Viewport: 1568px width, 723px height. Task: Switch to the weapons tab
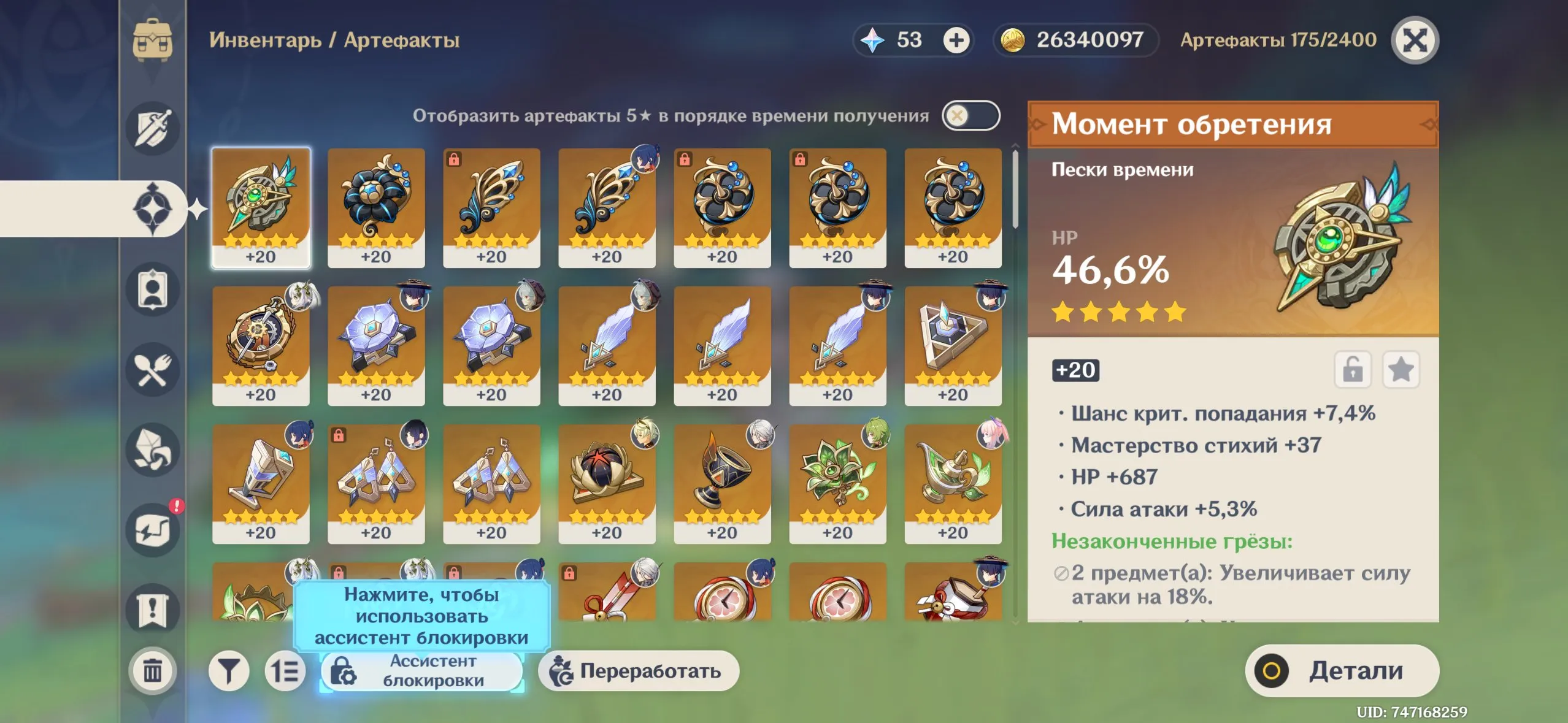tap(153, 128)
